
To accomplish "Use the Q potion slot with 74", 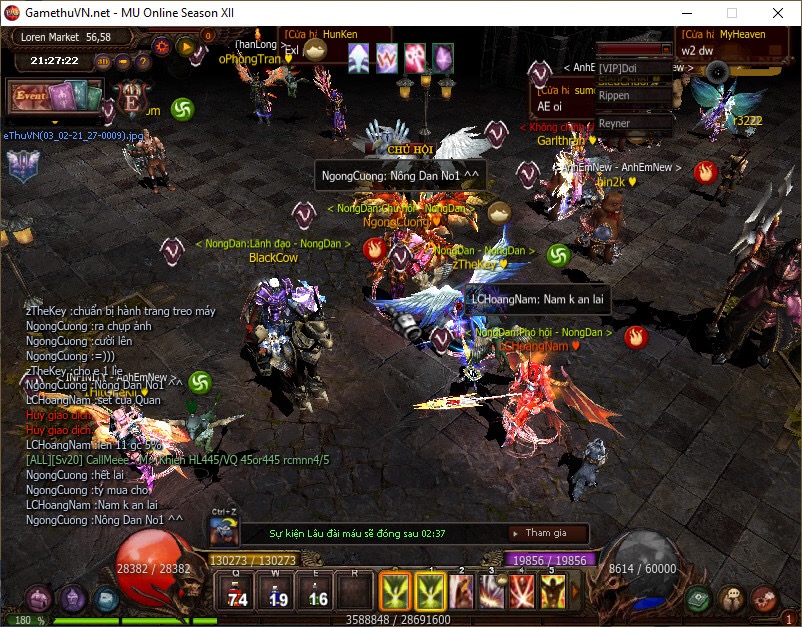I will [x=237, y=591].
